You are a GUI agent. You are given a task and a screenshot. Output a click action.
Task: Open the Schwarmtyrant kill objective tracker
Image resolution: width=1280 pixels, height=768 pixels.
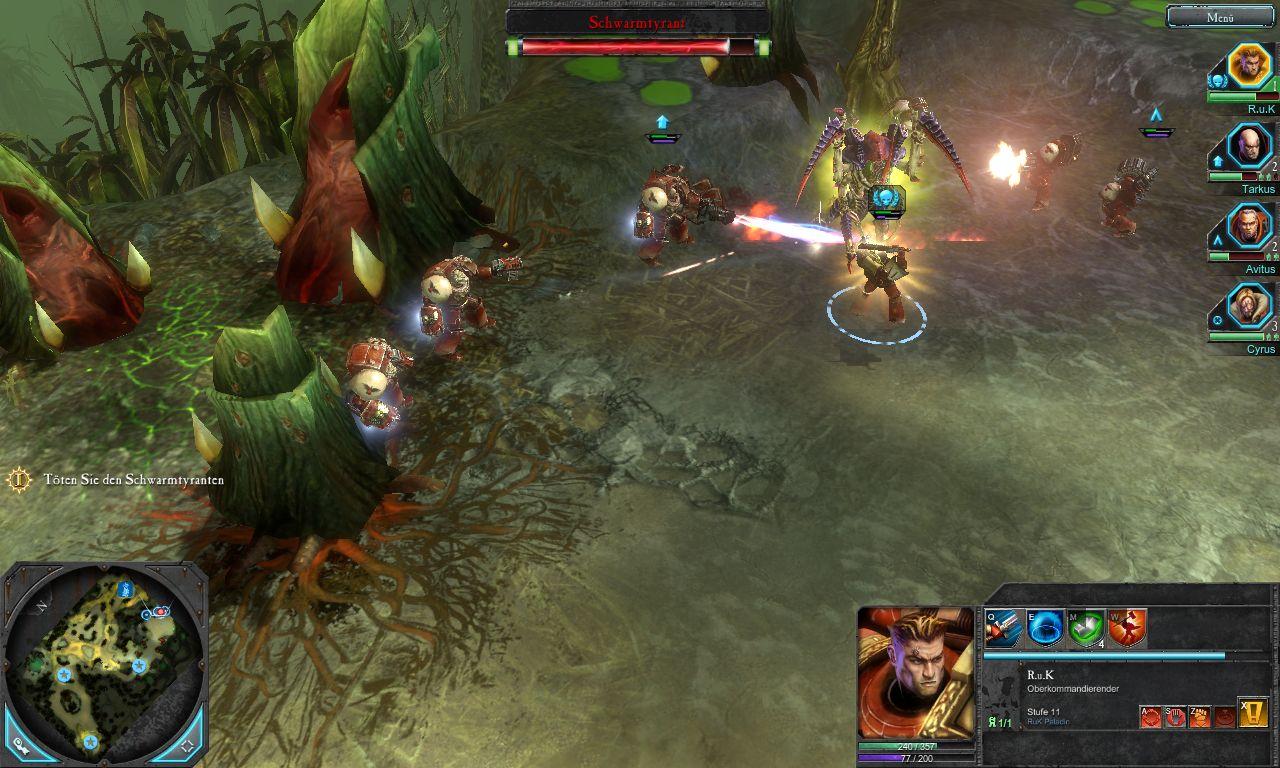[x=19, y=480]
